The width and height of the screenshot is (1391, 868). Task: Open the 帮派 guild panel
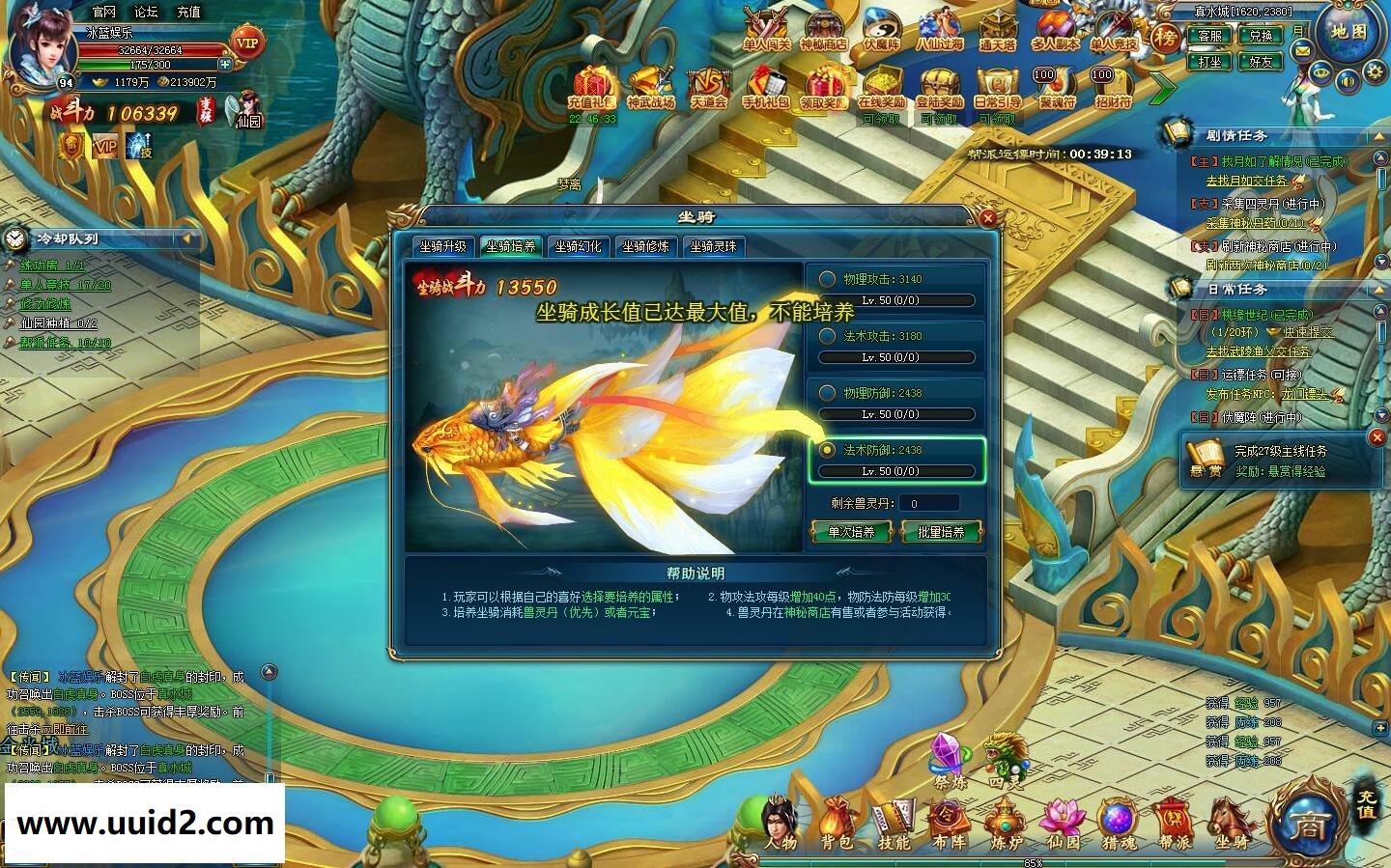pos(1175,826)
